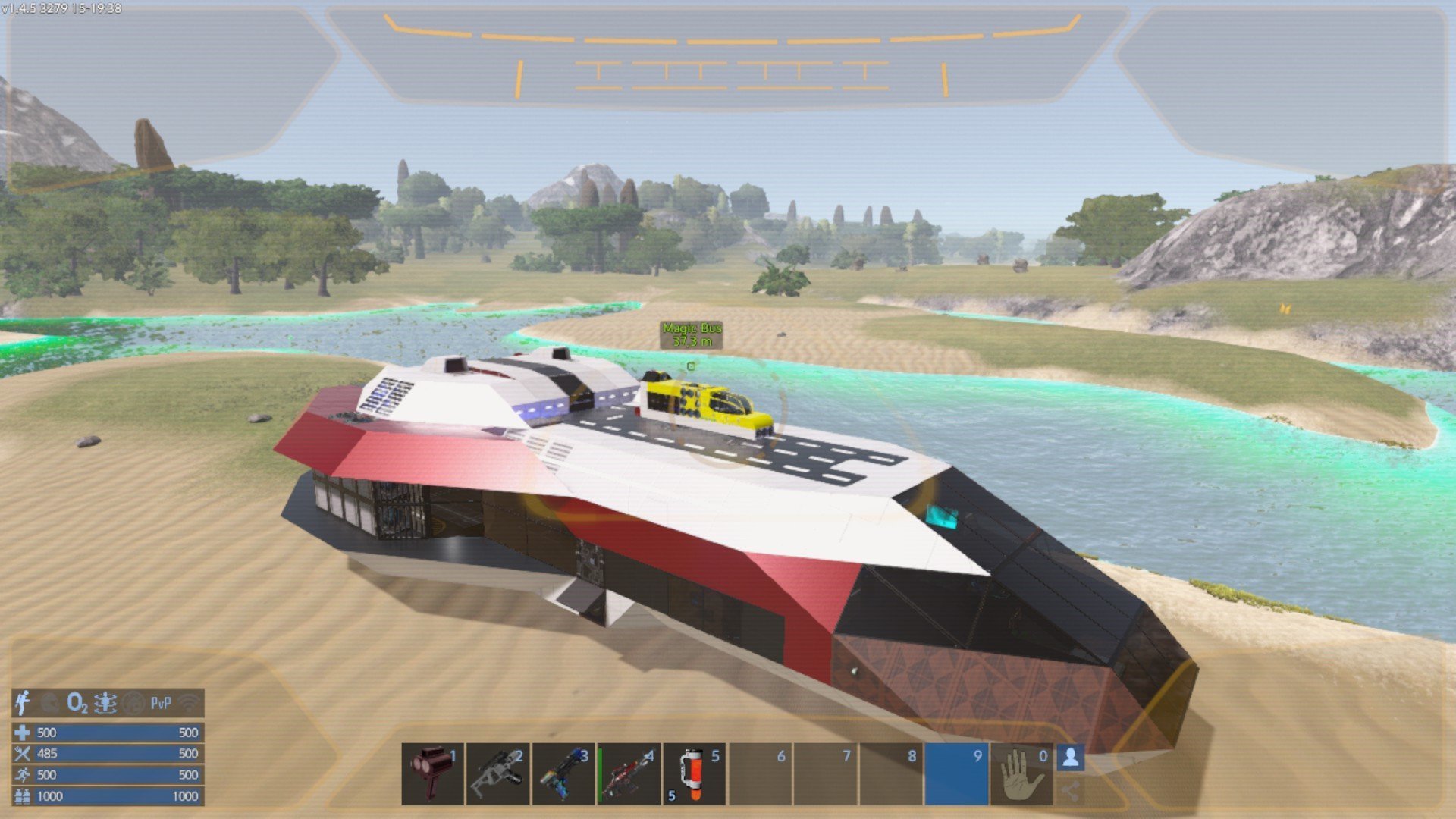Toggle the jetpack status icon
Screen dimensions: 1456x819
tap(23, 703)
